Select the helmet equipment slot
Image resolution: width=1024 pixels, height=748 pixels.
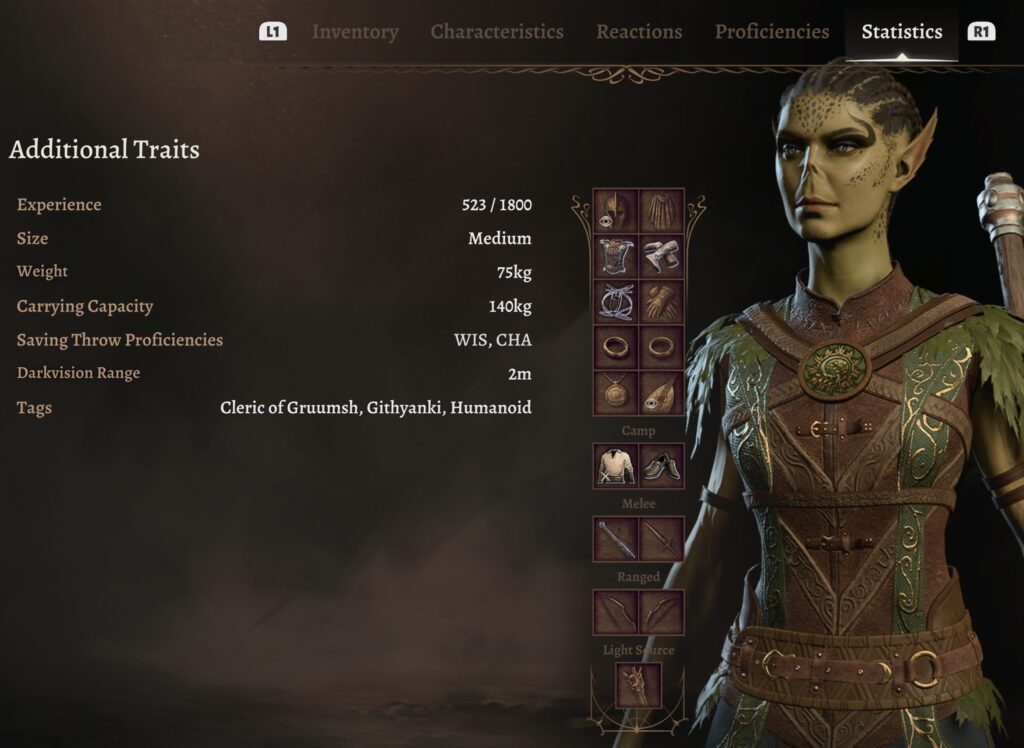[616, 211]
